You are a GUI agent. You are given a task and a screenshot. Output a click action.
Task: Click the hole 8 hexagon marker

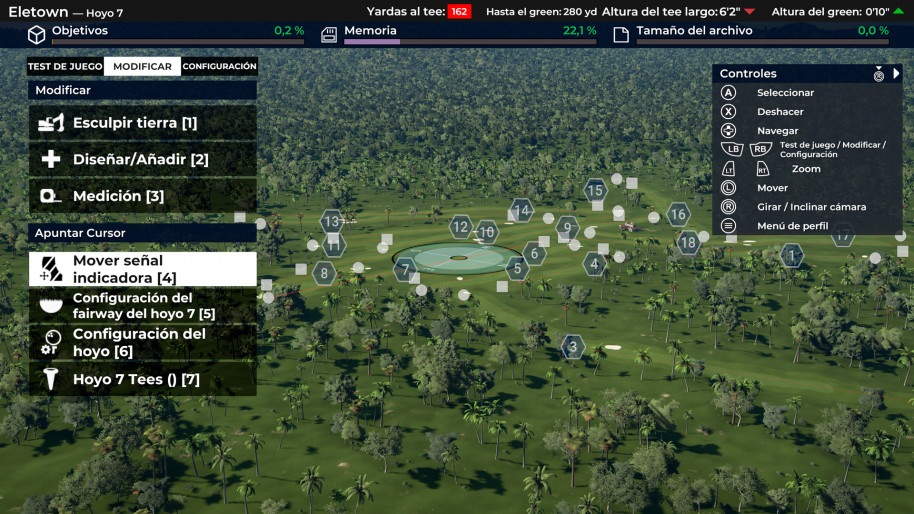(323, 272)
